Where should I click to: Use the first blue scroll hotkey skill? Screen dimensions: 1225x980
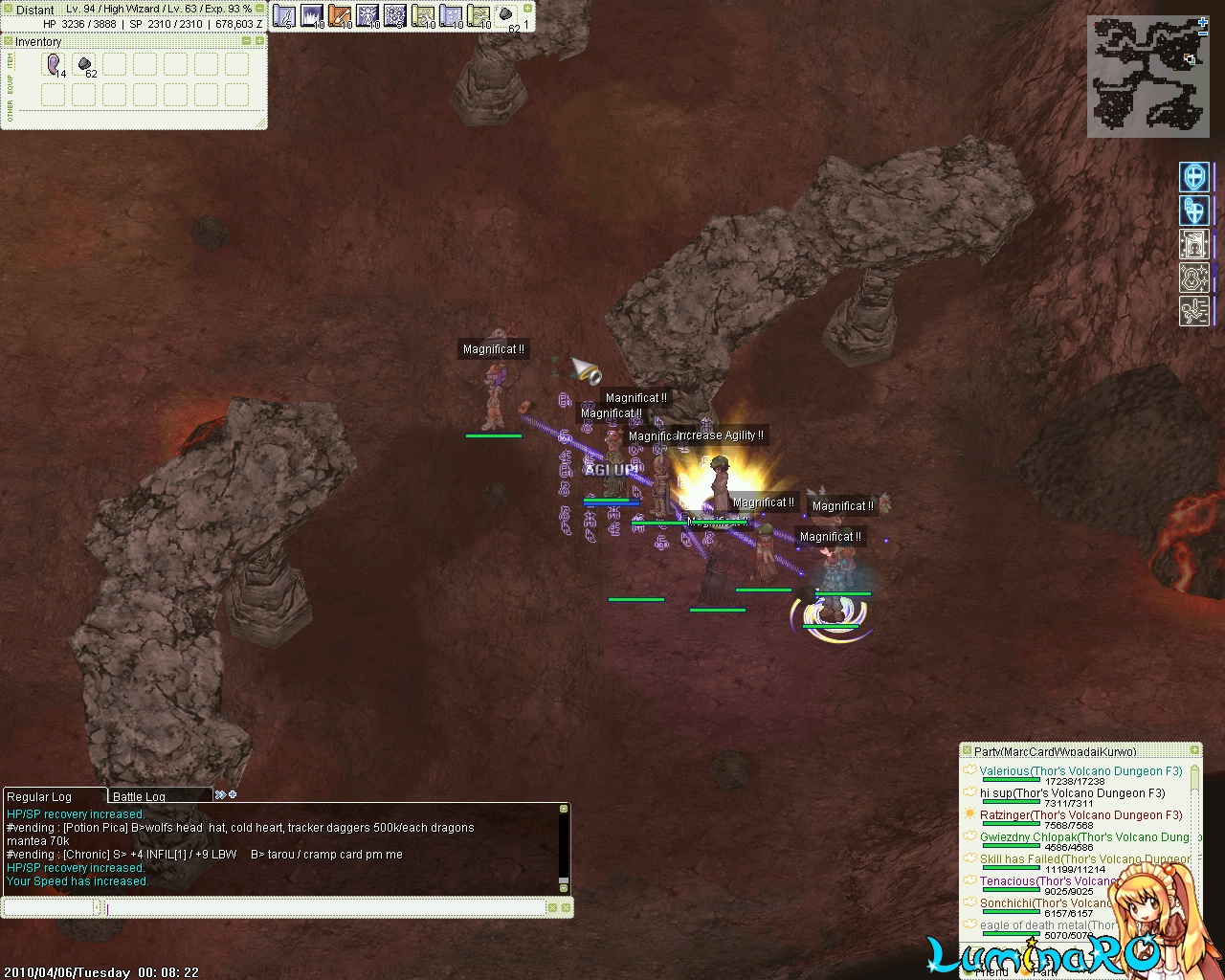click(284, 15)
